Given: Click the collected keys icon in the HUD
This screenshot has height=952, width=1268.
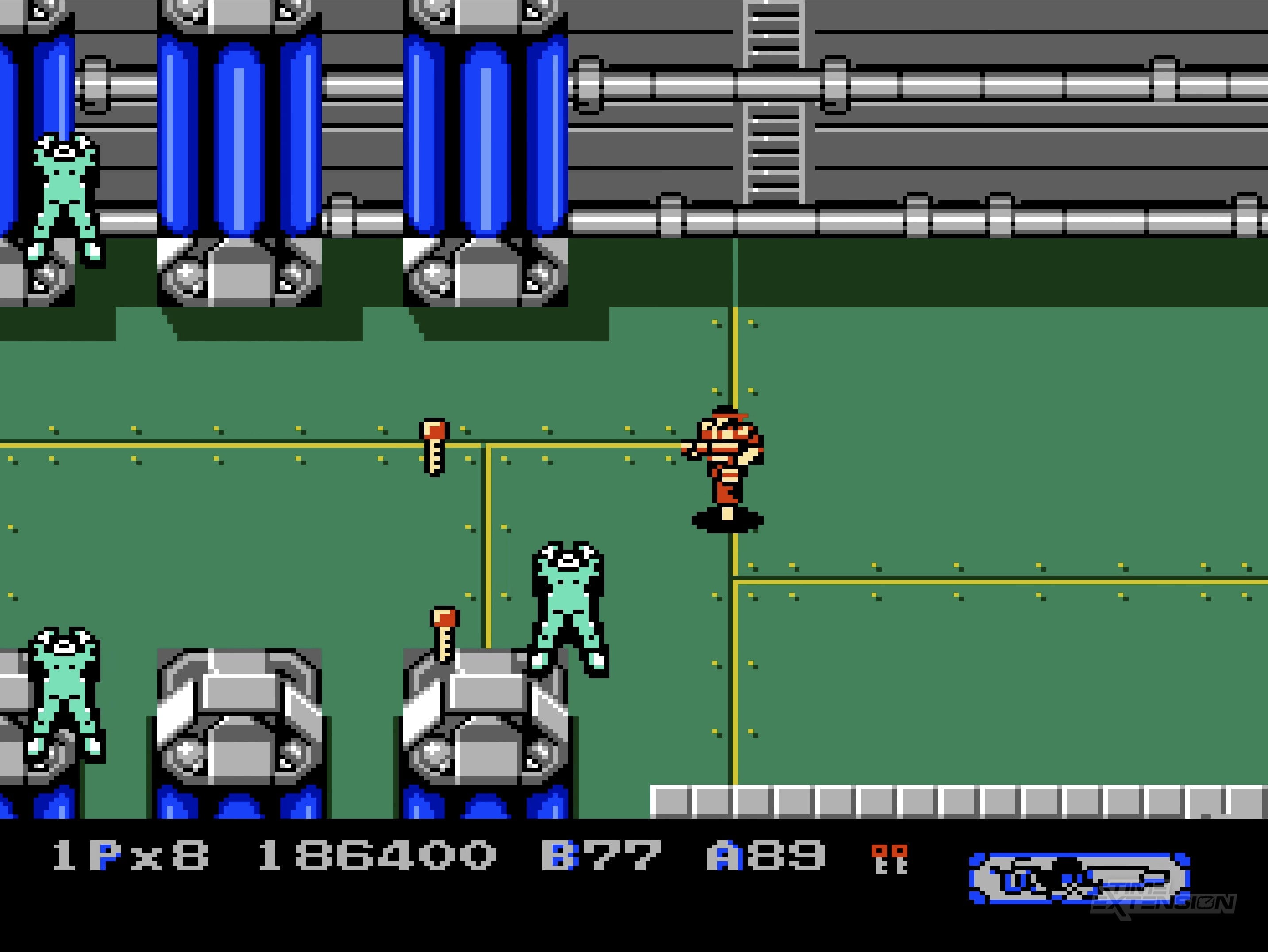Looking at the screenshot, I should (x=889, y=858).
